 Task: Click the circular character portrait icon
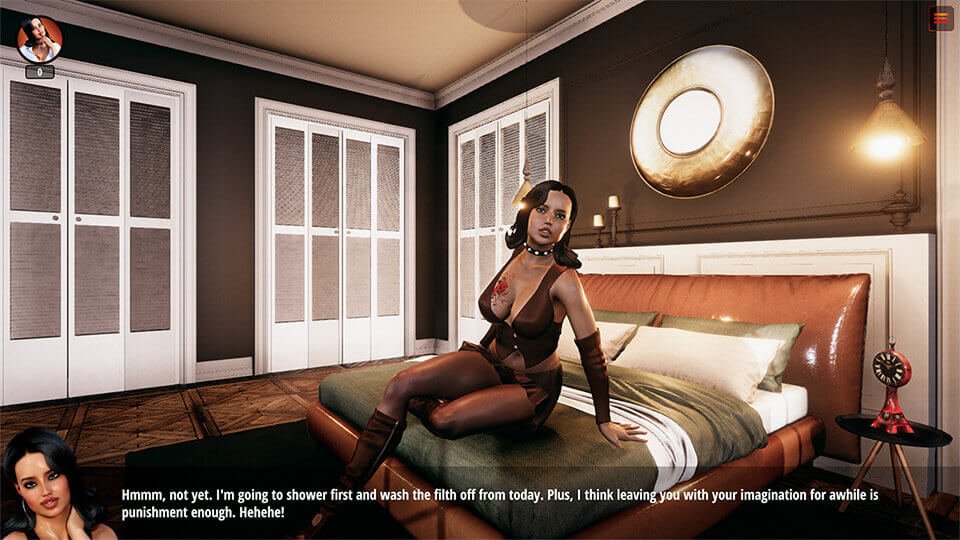point(40,39)
